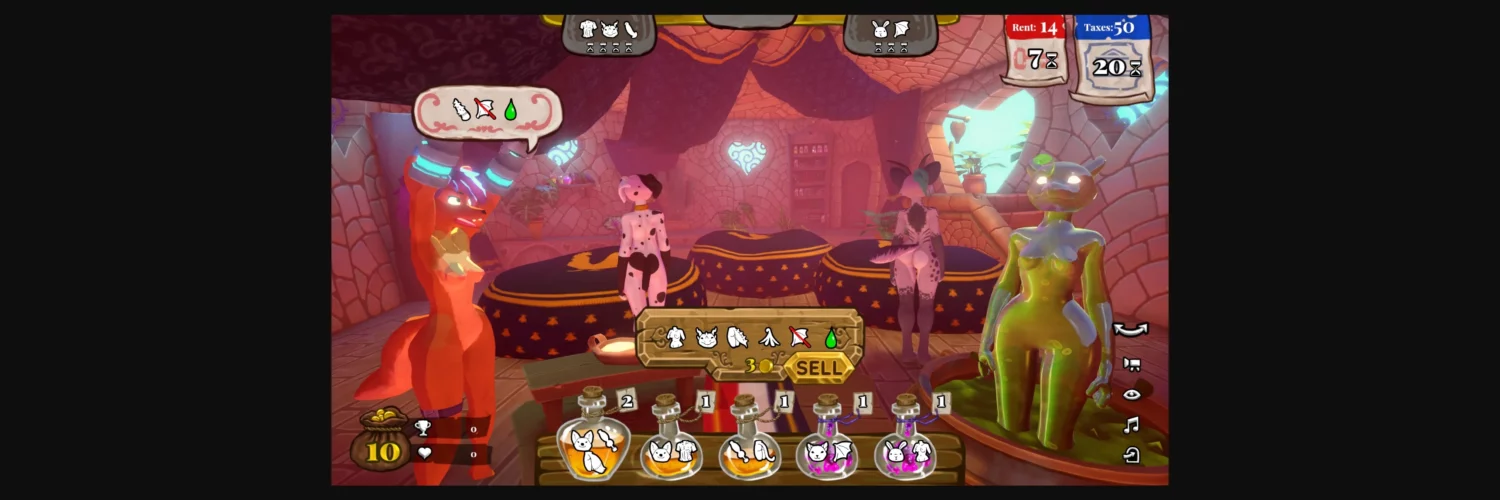Select the order tab with rabbit and bat wing
Viewport: 1500px width, 500px height.
coord(890,34)
